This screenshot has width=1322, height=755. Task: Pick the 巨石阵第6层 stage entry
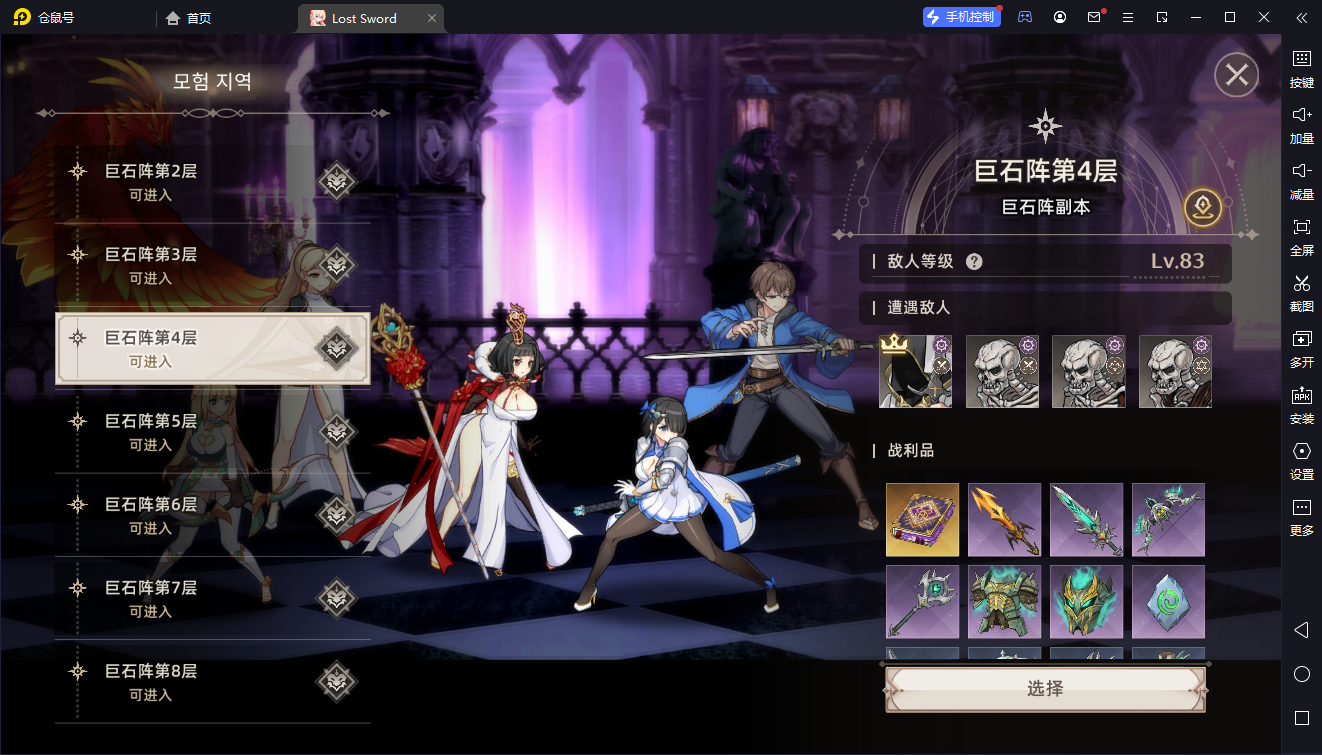pos(212,515)
